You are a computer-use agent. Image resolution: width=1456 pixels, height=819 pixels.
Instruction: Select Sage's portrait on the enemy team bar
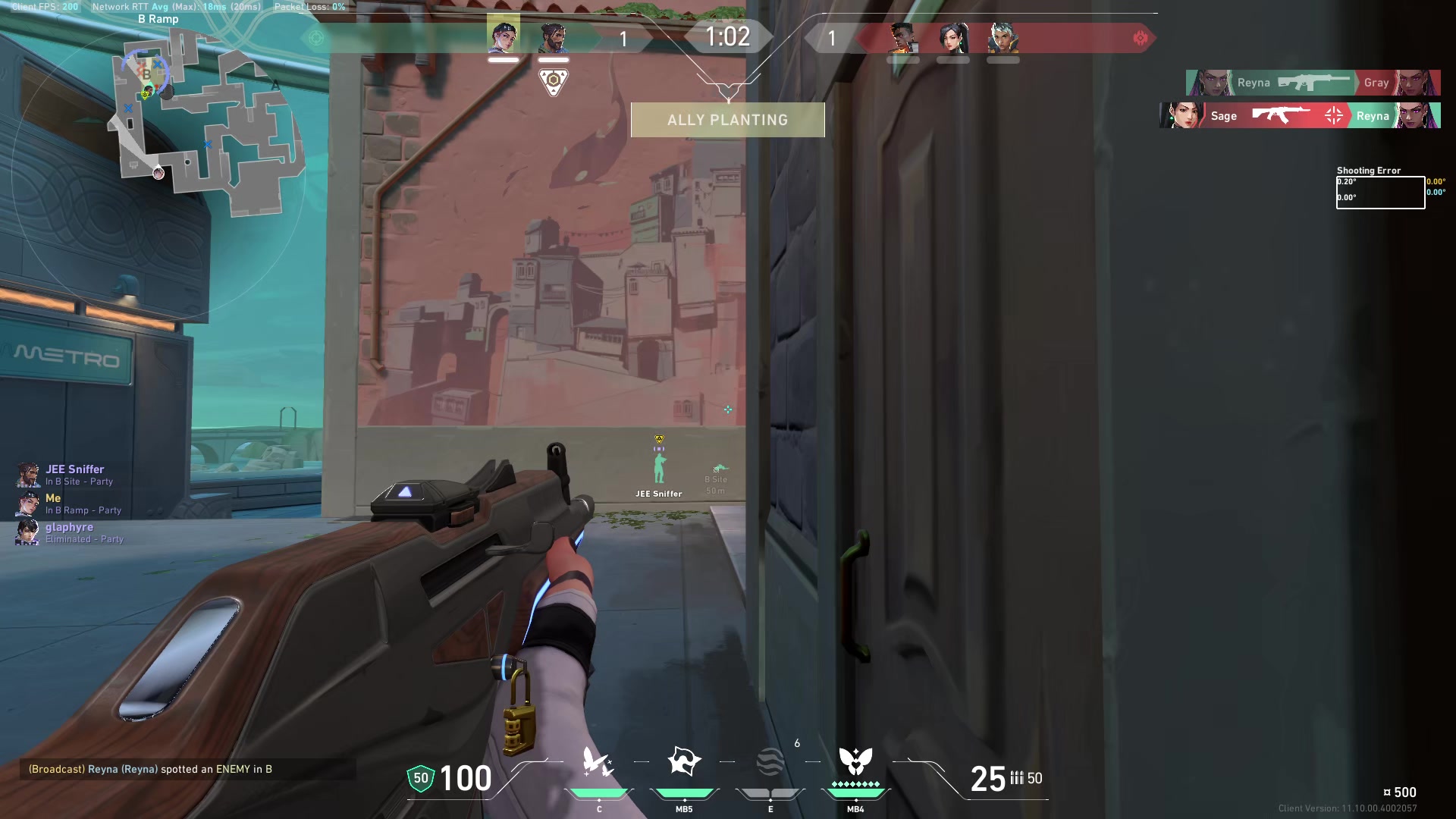[955, 39]
